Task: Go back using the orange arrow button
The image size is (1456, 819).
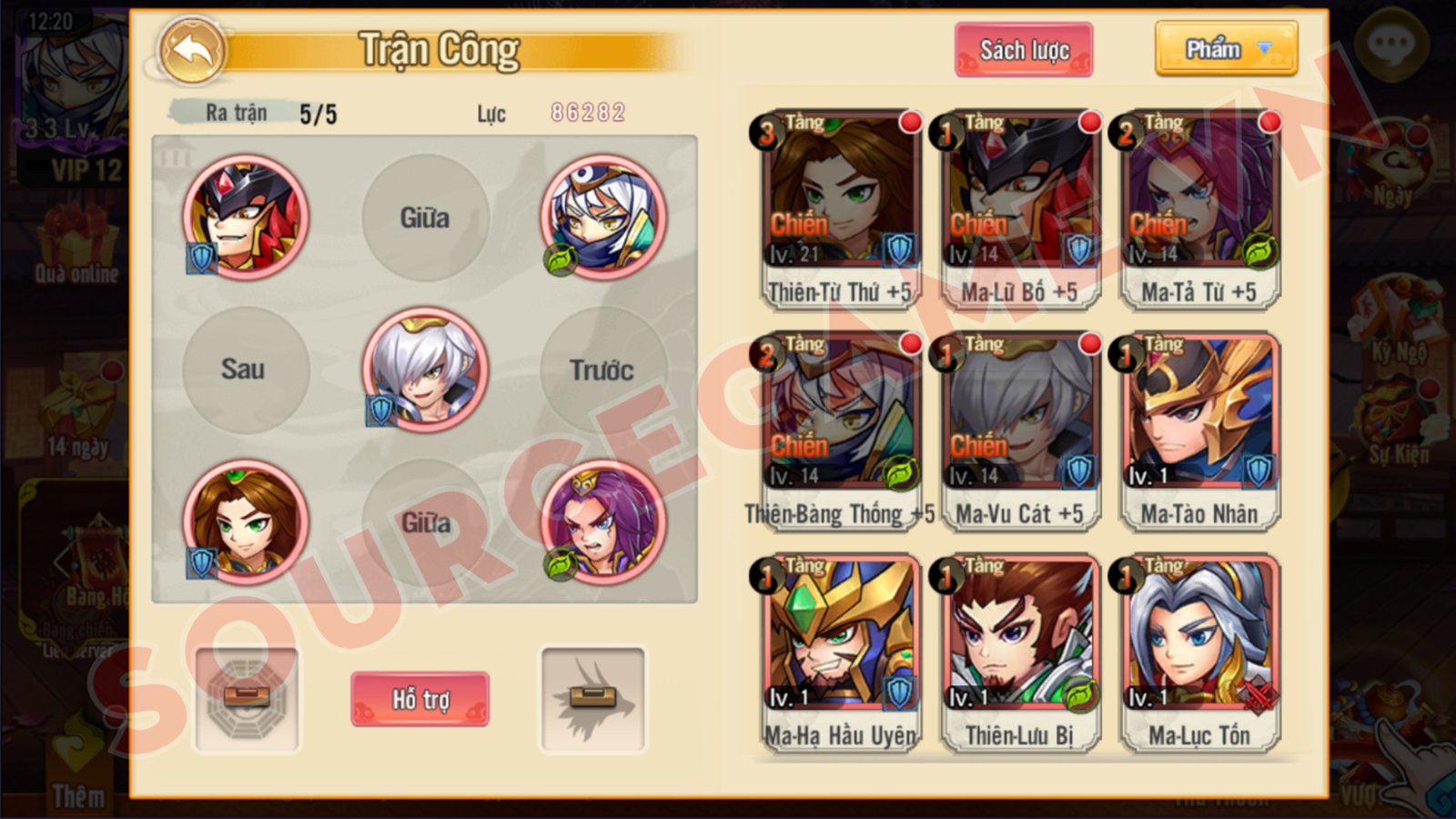Action: (192, 51)
